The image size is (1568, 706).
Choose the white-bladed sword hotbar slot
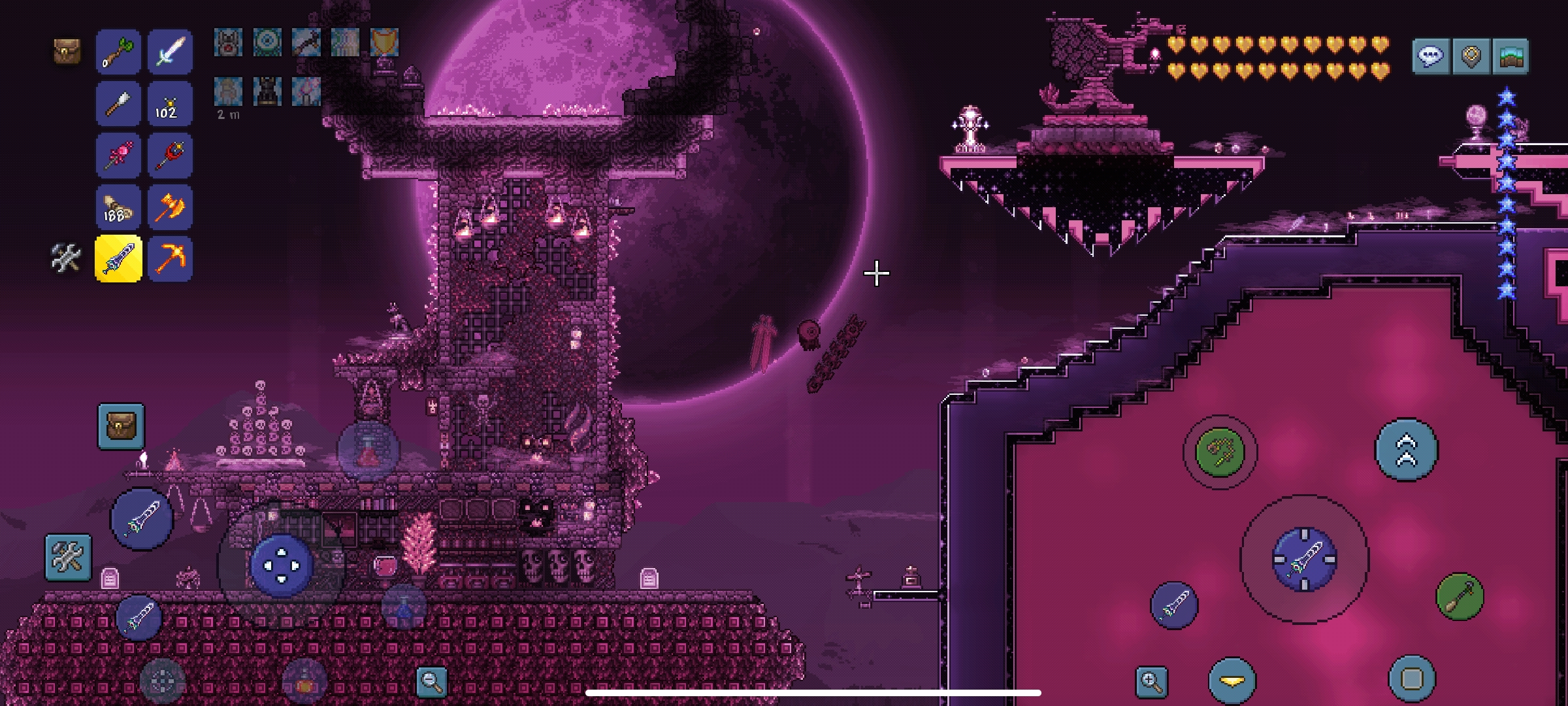[170, 52]
